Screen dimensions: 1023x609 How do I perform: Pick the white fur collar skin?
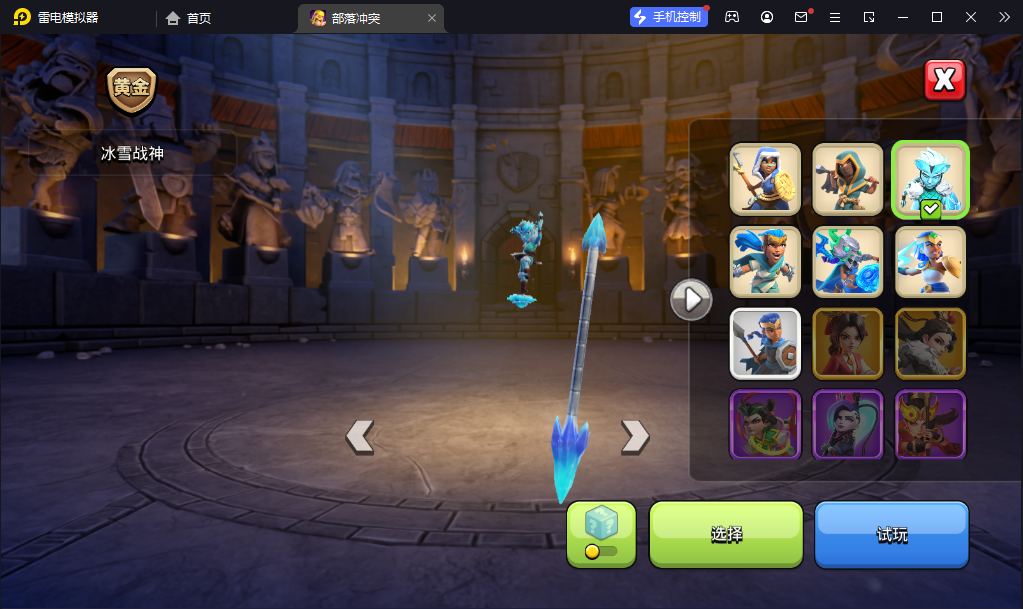[930, 343]
